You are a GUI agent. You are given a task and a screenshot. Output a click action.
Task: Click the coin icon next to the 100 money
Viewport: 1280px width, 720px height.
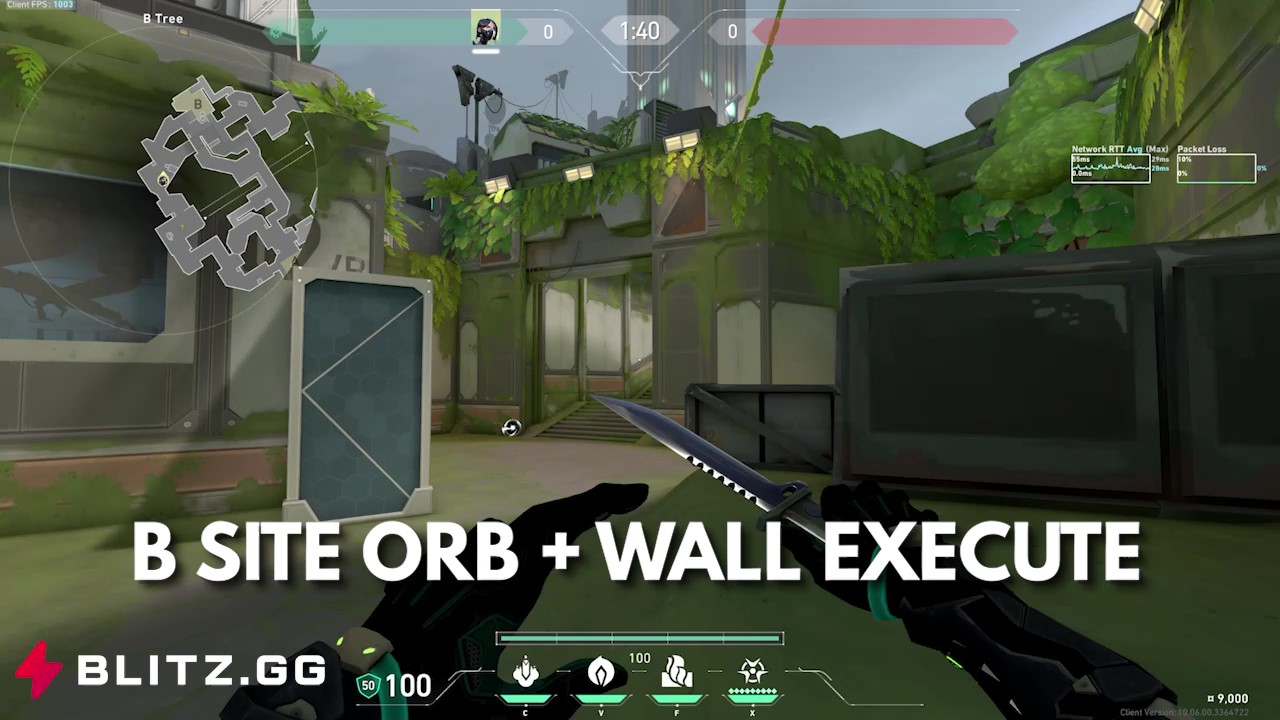367,686
